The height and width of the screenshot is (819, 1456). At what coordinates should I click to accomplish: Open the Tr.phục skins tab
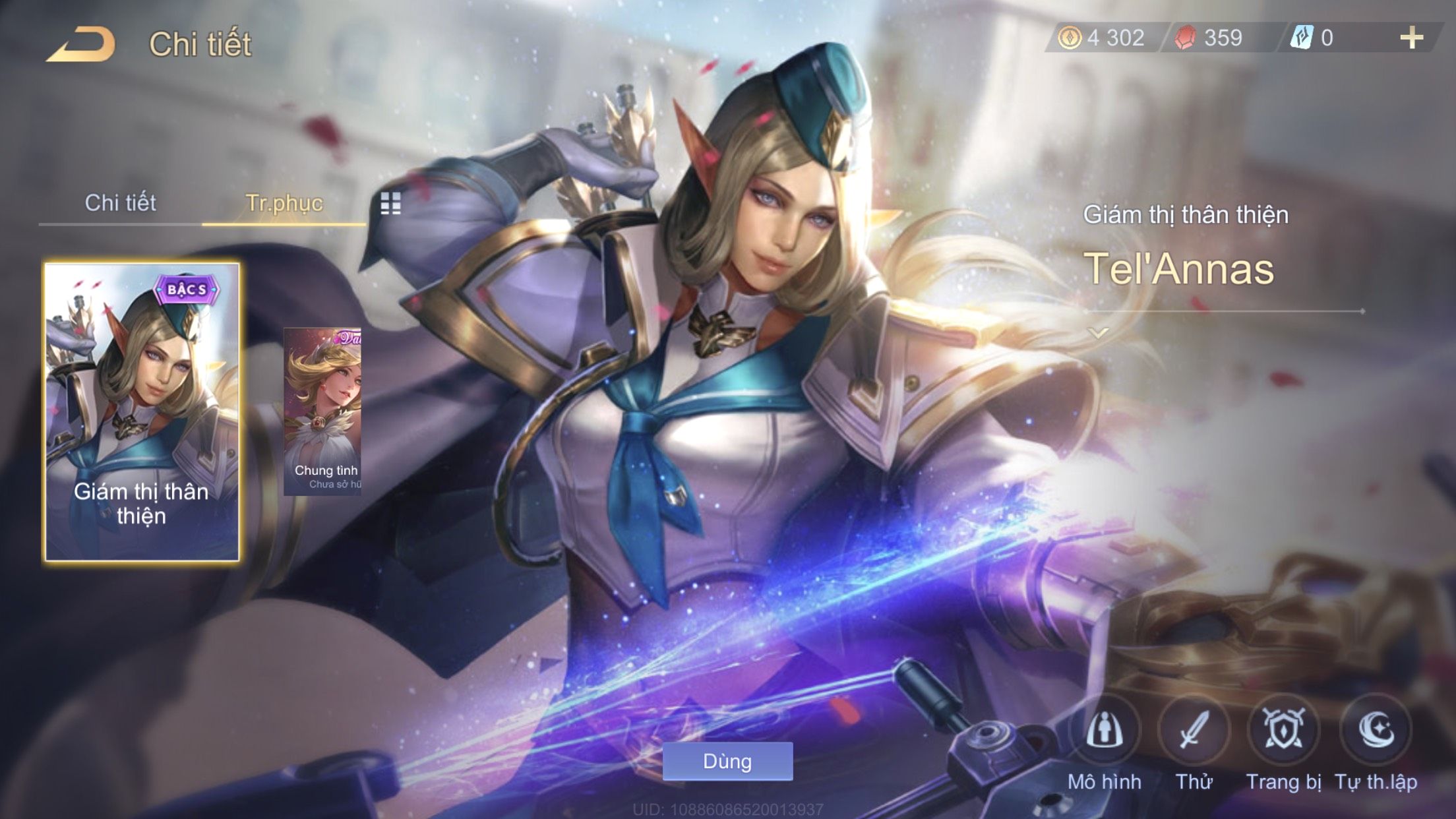[x=284, y=203]
